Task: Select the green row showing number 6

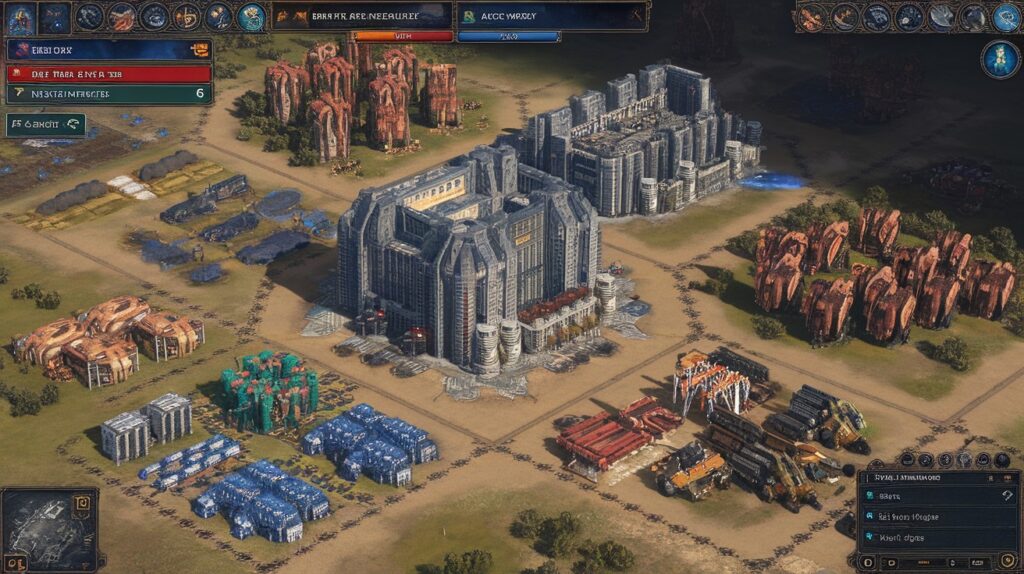Action: click(109, 93)
